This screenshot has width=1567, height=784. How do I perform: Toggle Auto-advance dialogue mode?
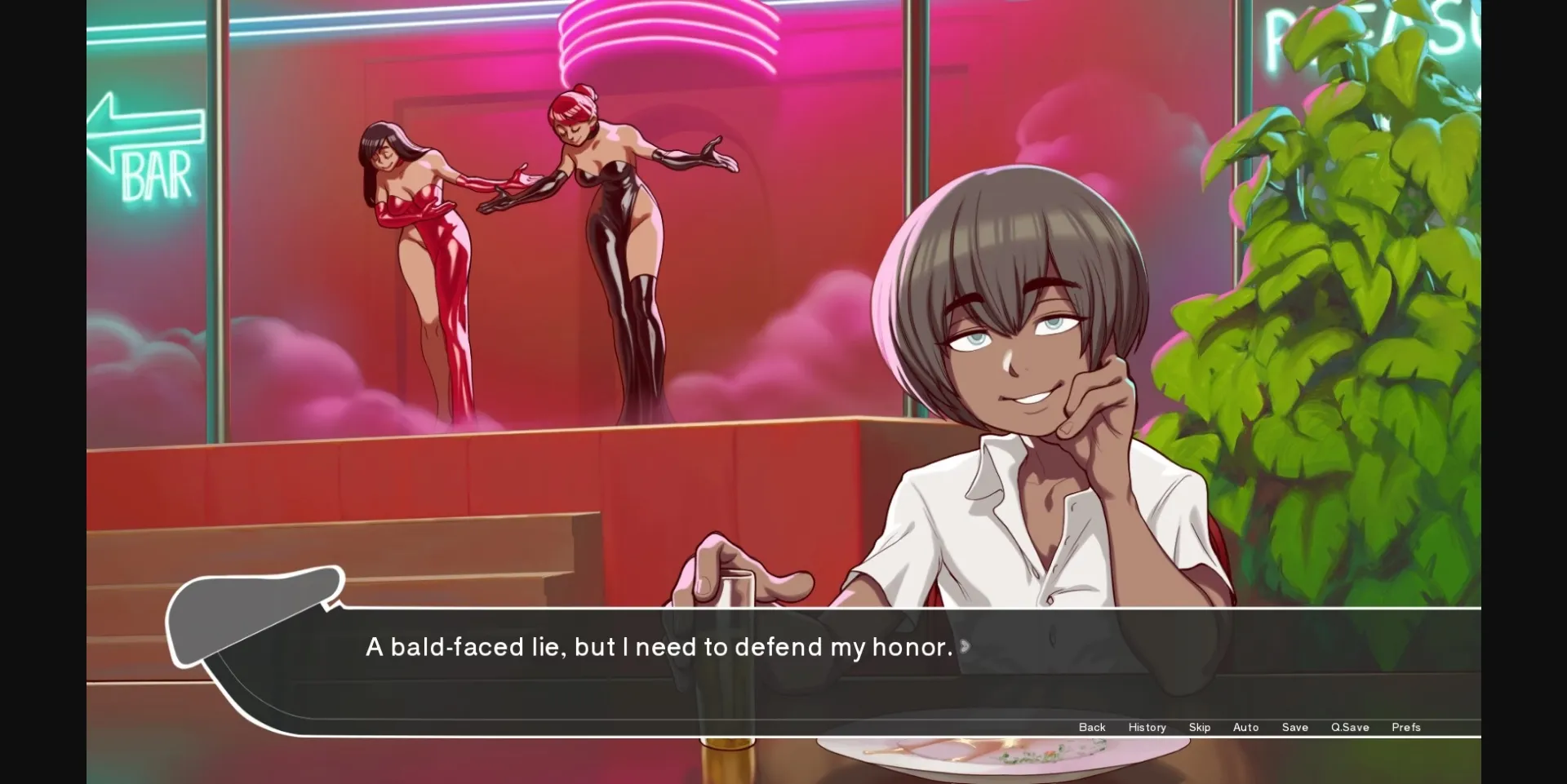pyautogui.click(x=1246, y=727)
